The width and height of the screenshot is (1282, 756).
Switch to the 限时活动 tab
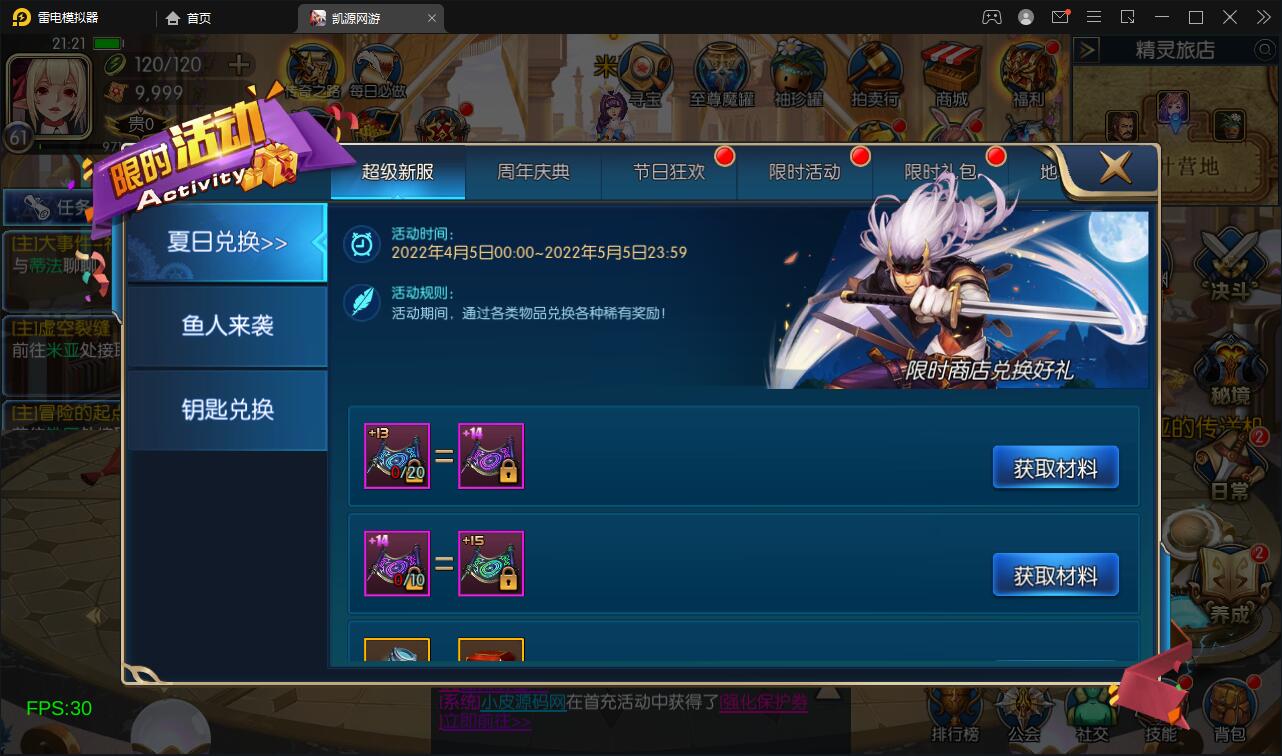click(x=803, y=171)
